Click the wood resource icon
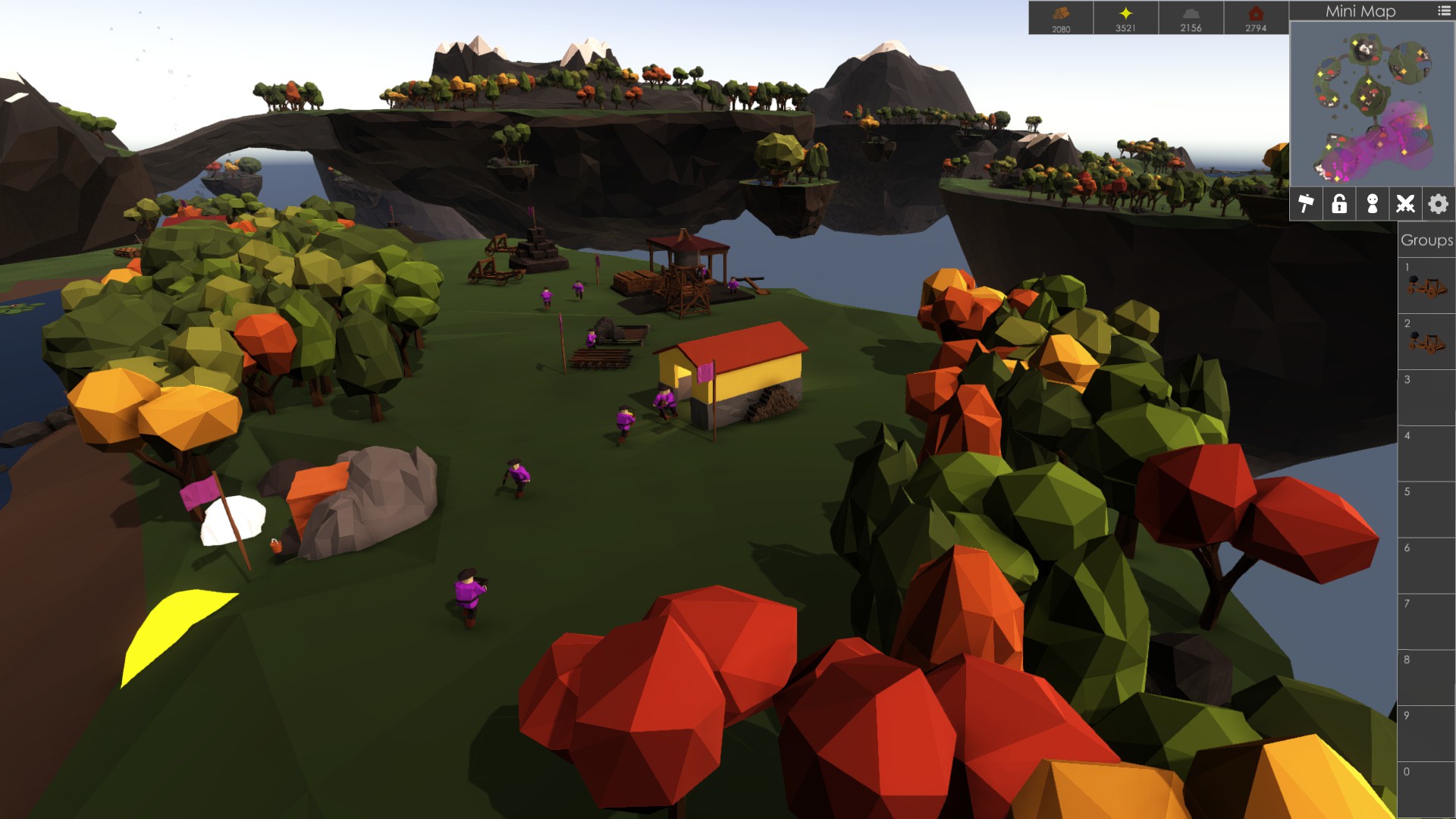Screen dimensions: 1456x819 1061,13
